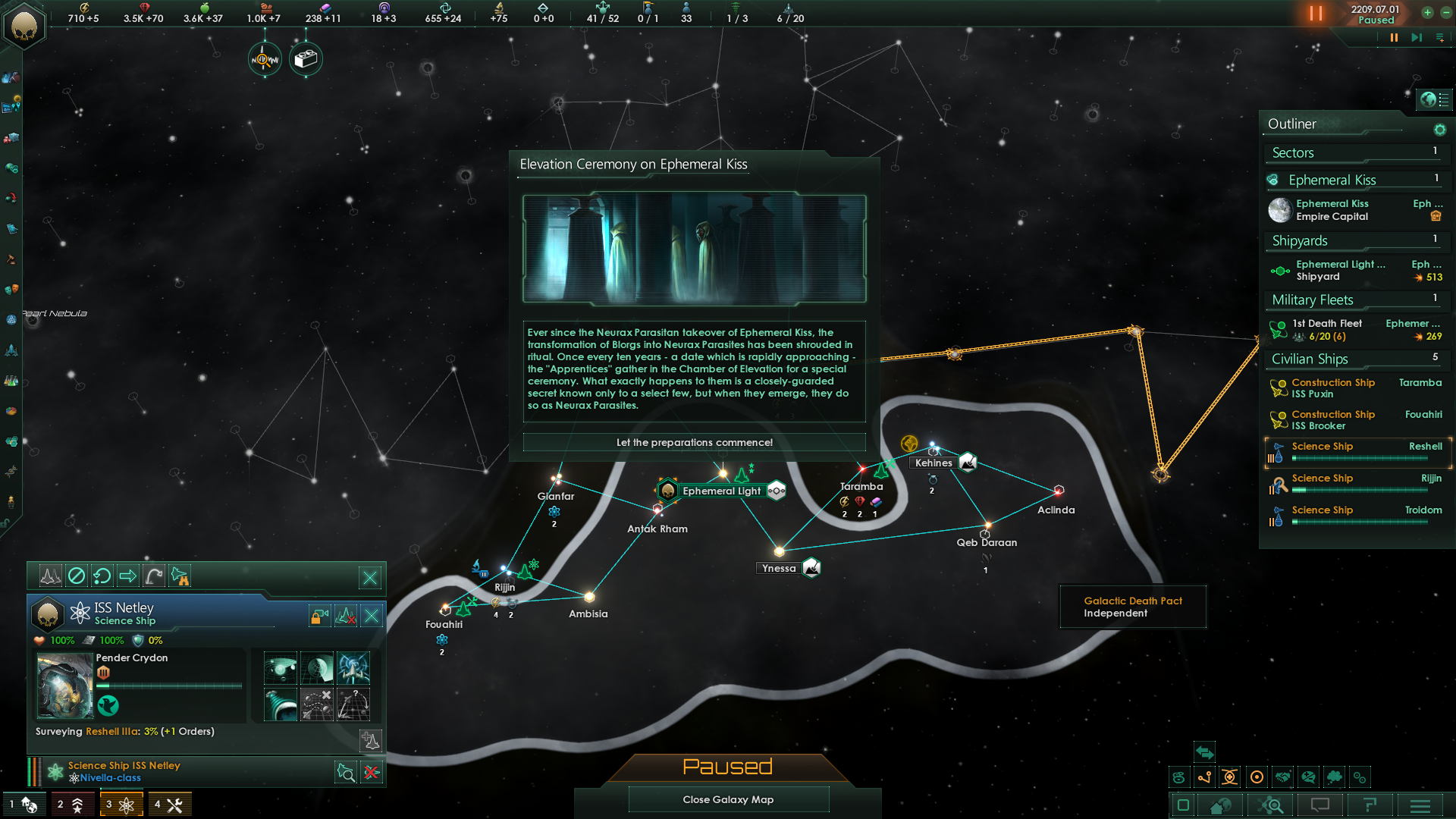Click the plus to increase game speed

tap(1429, 13)
